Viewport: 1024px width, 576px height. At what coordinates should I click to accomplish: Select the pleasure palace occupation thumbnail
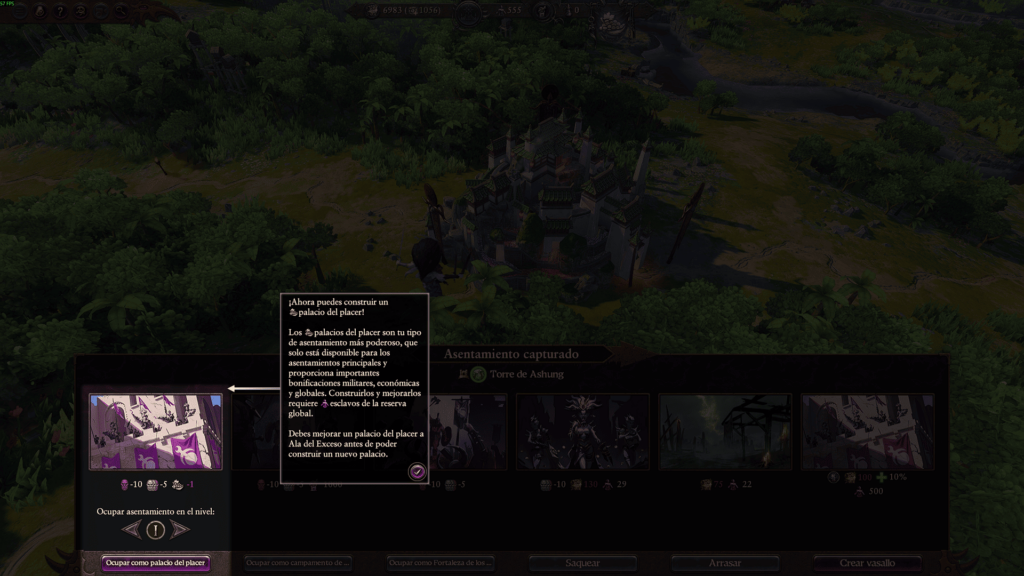[x=156, y=431]
